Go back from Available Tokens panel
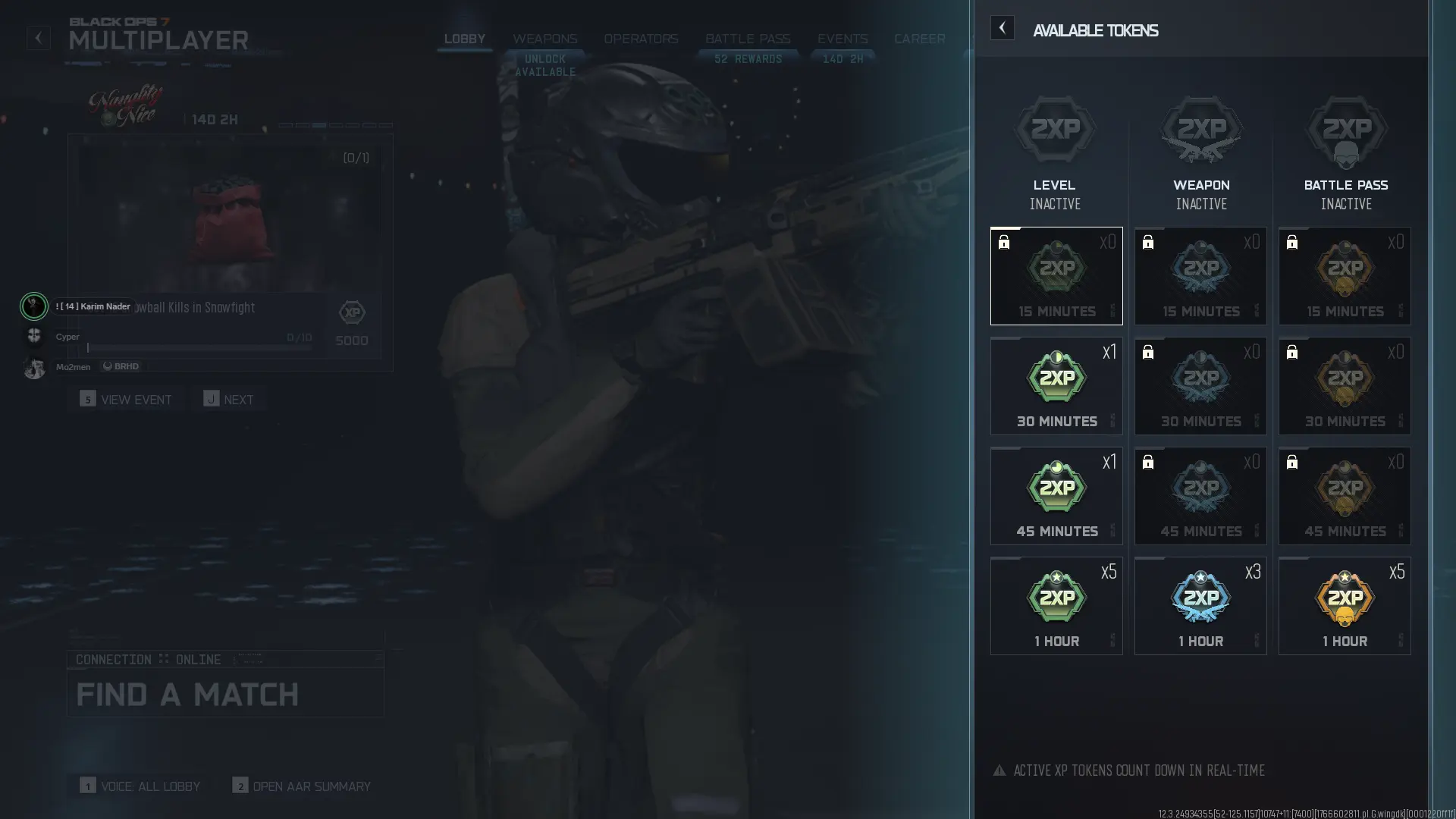The height and width of the screenshot is (819, 1456). tap(1003, 28)
